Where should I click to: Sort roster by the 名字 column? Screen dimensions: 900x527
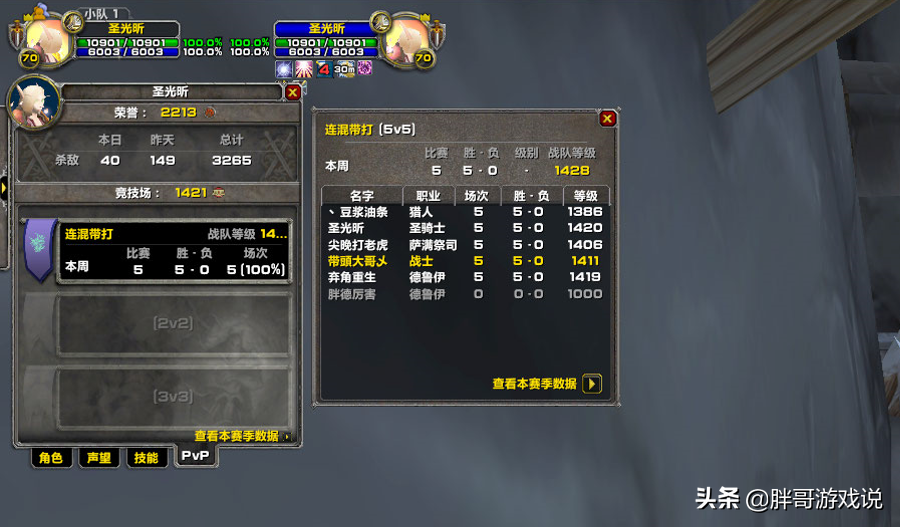[x=362, y=196]
